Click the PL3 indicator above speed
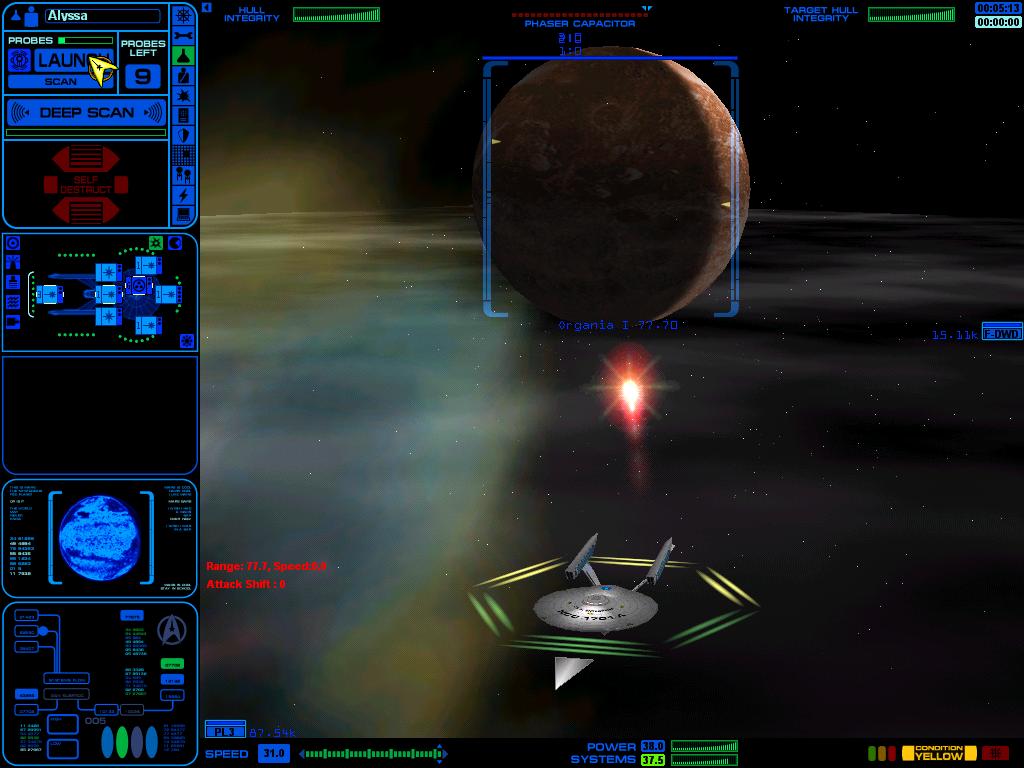 [x=224, y=731]
